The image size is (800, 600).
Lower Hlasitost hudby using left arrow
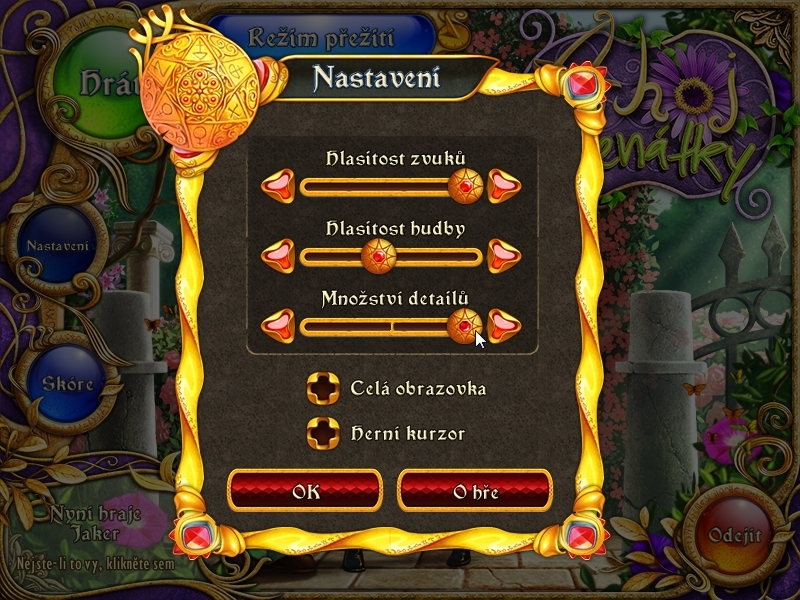click(278, 256)
